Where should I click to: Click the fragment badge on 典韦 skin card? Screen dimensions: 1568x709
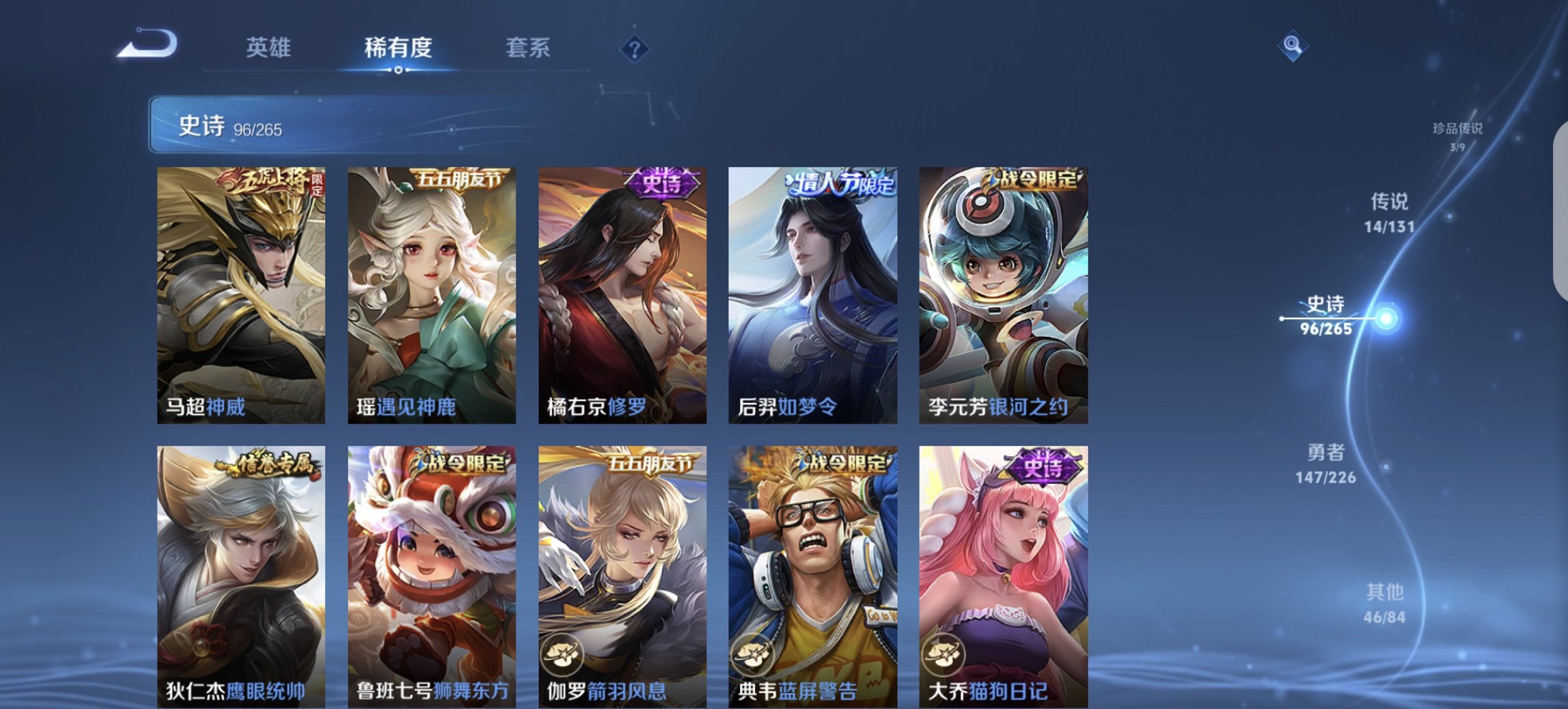752,655
